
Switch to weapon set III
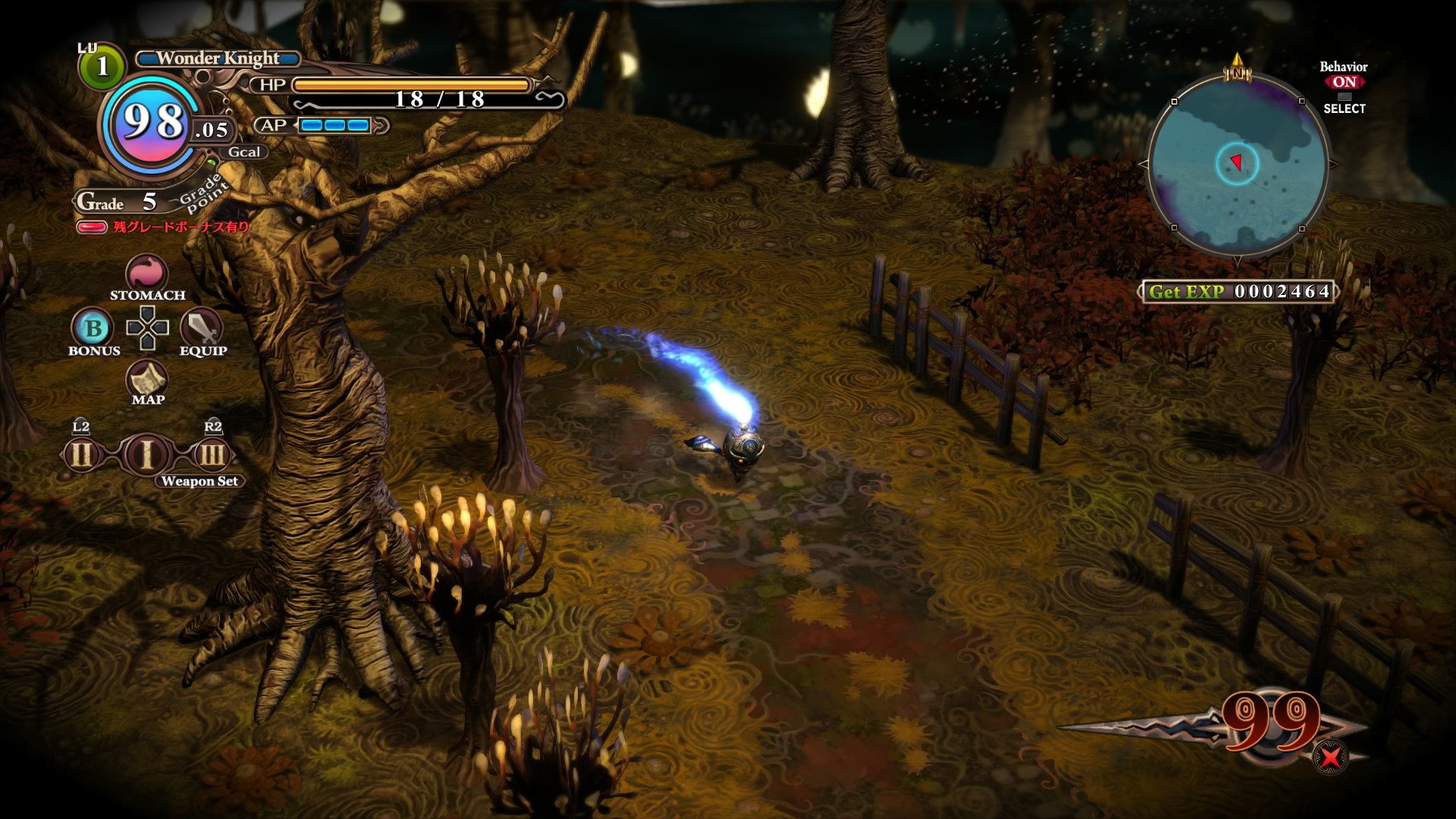(212, 455)
